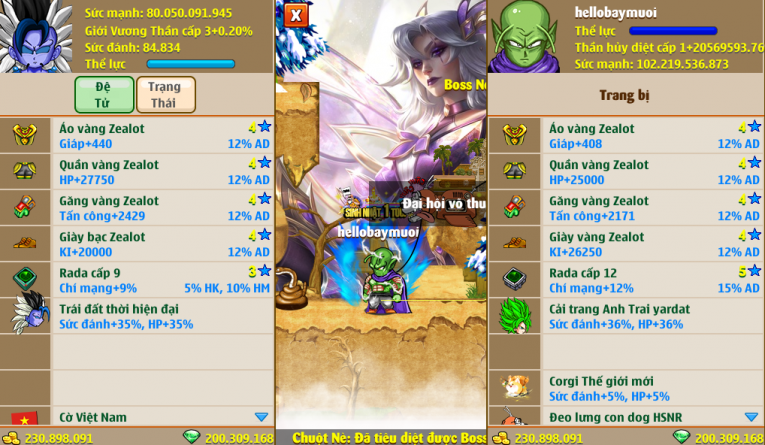Click the hellobaymuoi green avatar portrait
The height and width of the screenshot is (445, 765).
tap(527, 36)
